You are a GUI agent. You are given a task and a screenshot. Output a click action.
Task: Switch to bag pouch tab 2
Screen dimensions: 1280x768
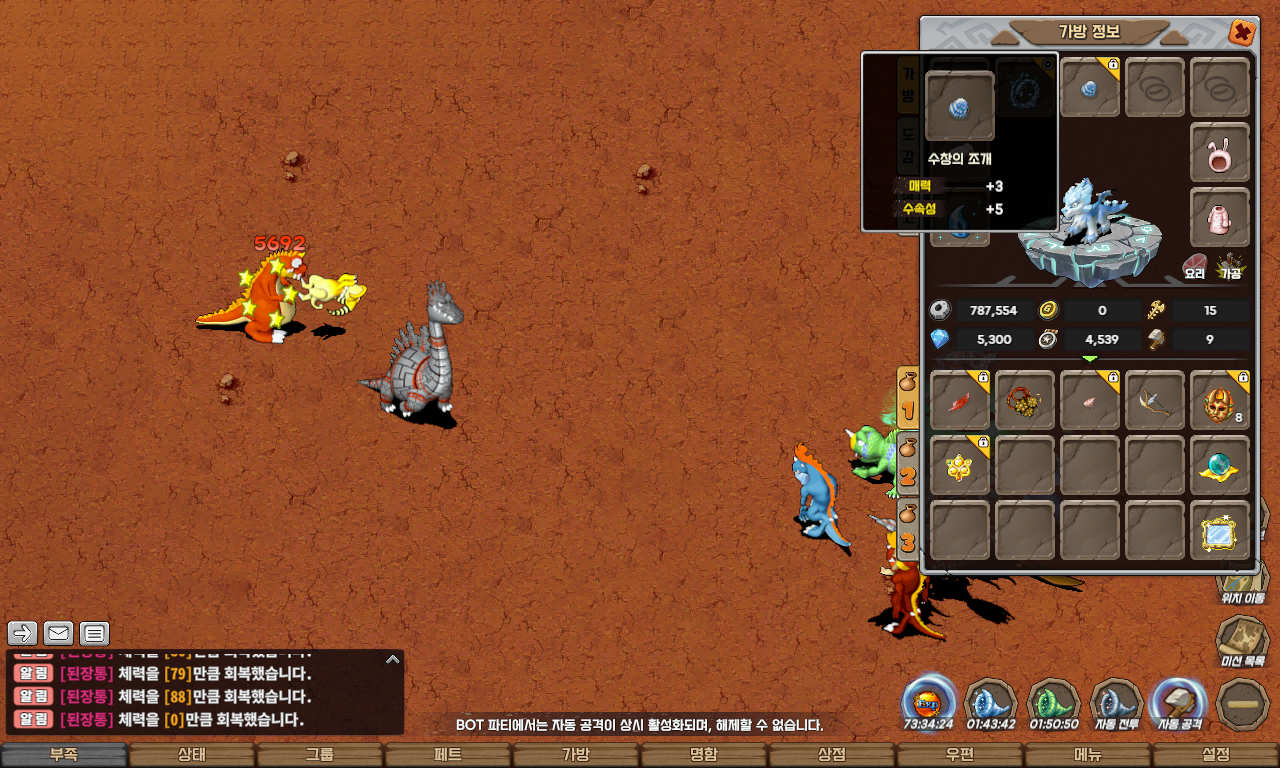point(908,464)
